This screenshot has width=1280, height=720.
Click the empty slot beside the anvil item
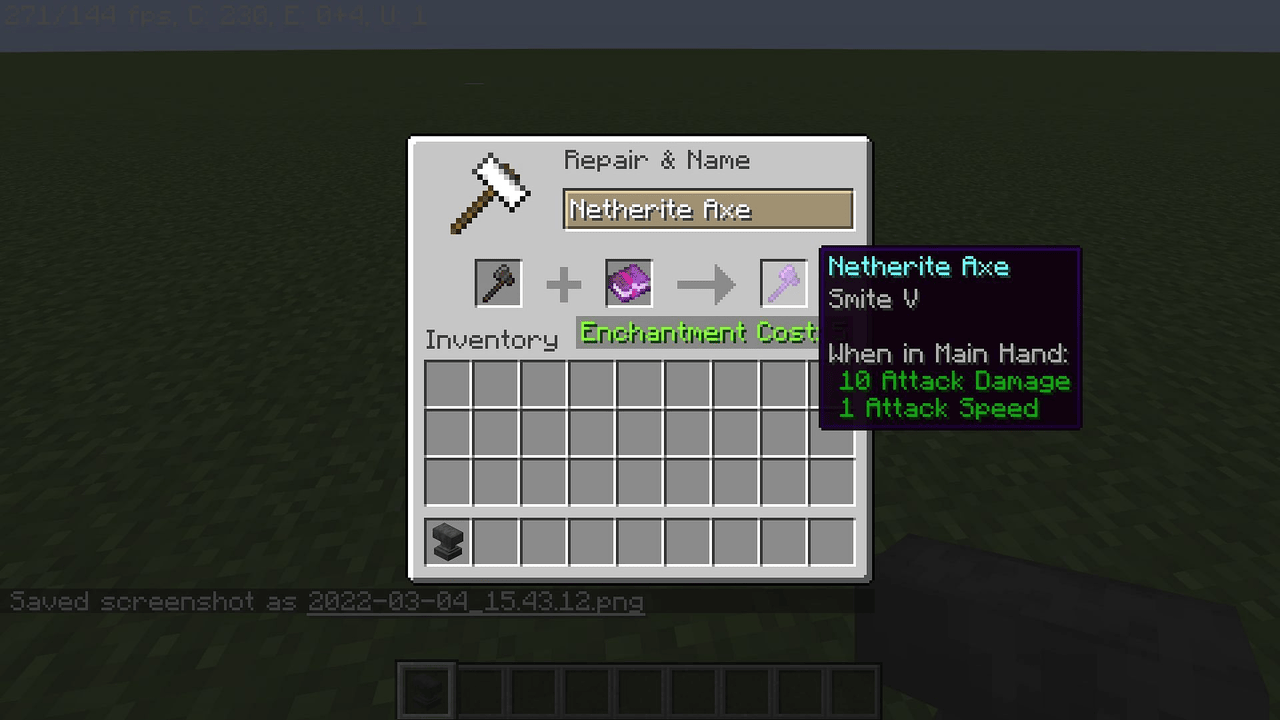coord(494,541)
